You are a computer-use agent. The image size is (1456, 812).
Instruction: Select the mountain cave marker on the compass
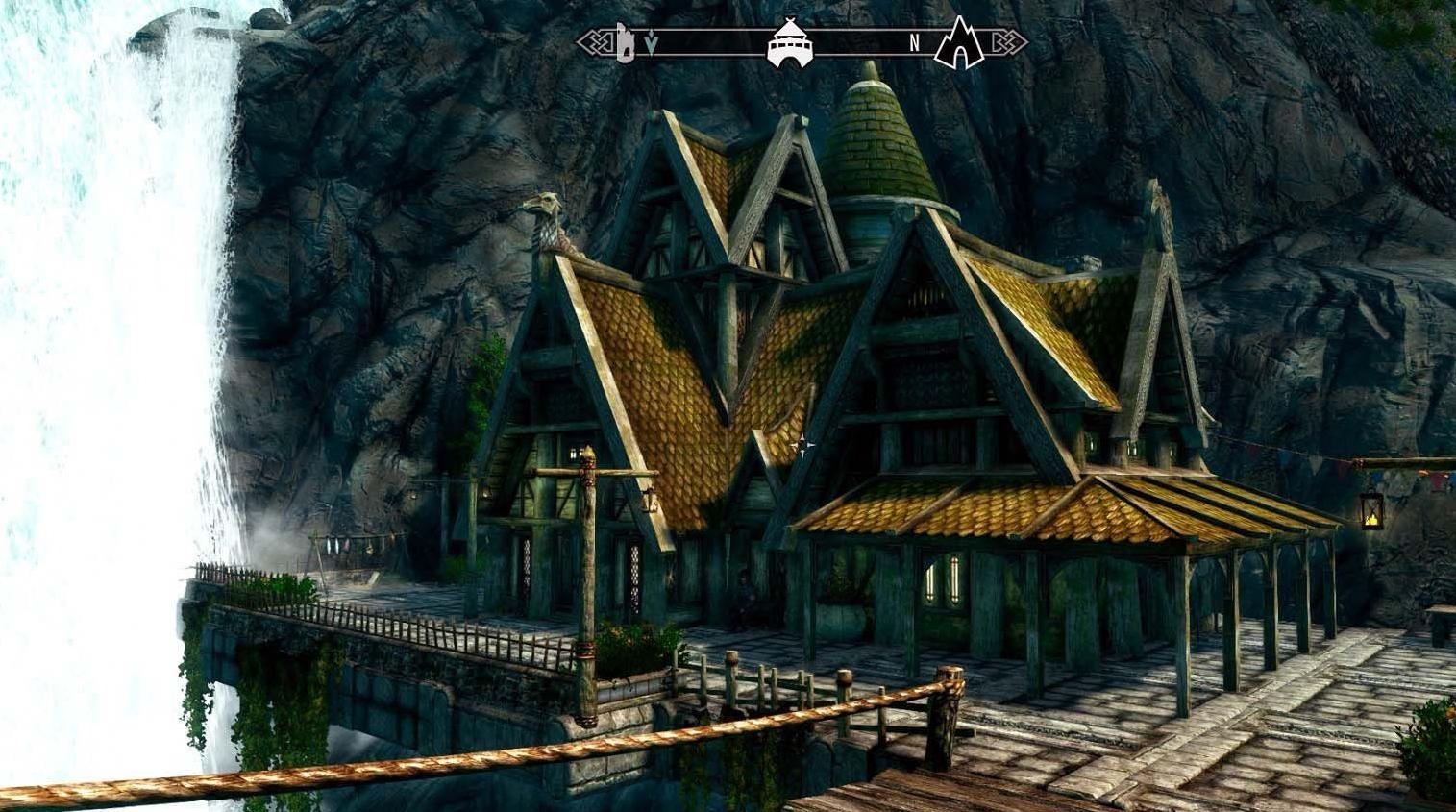pyautogui.click(x=959, y=43)
